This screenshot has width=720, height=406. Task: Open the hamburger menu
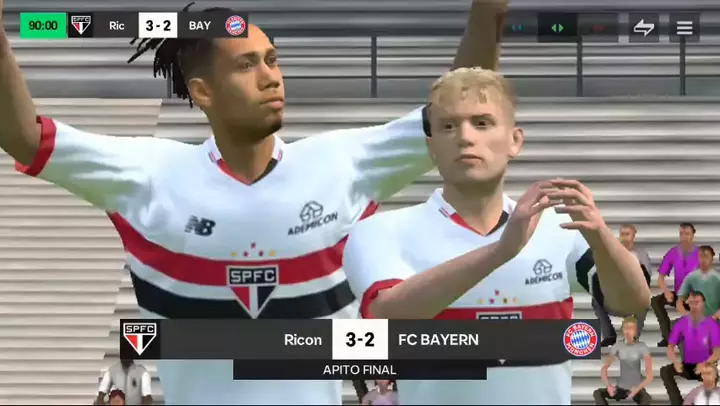click(x=684, y=27)
